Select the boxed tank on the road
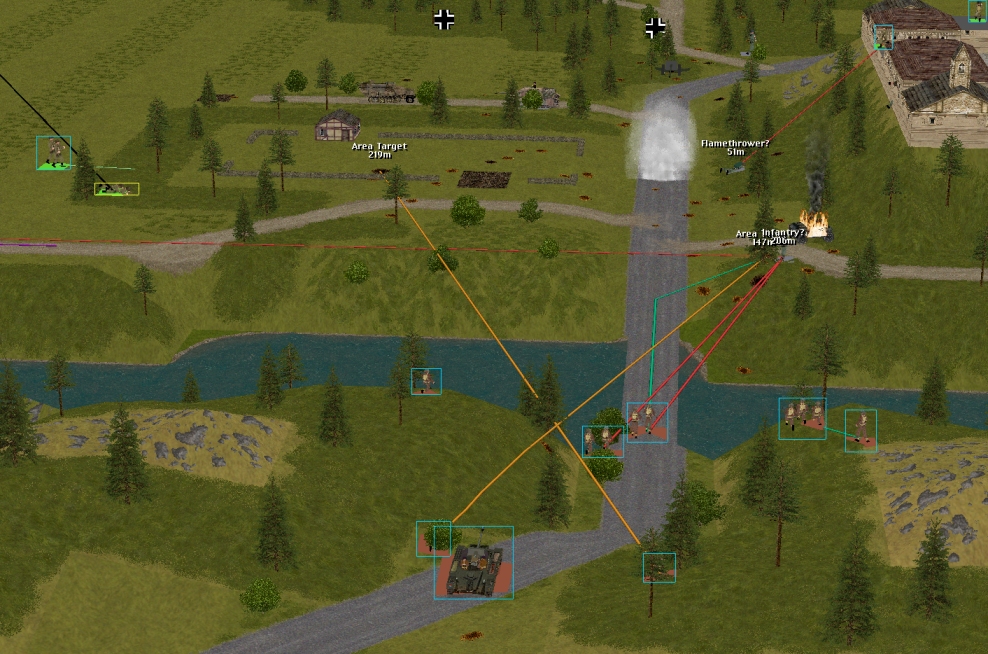Image resolution: width=988 pixels, height=654 pixels. pos(473,564)
